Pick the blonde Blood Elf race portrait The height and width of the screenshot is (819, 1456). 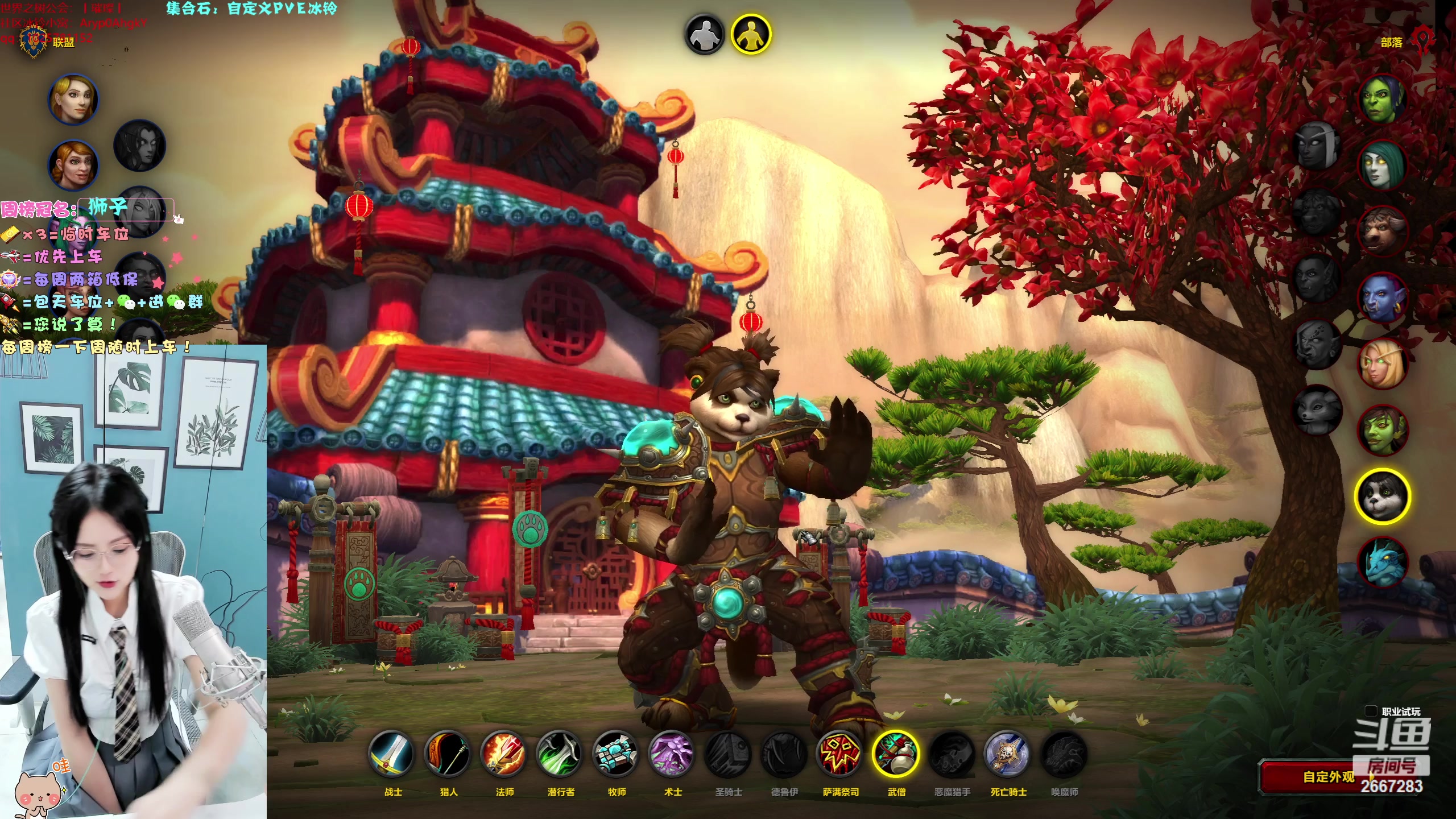[1382, 363]
